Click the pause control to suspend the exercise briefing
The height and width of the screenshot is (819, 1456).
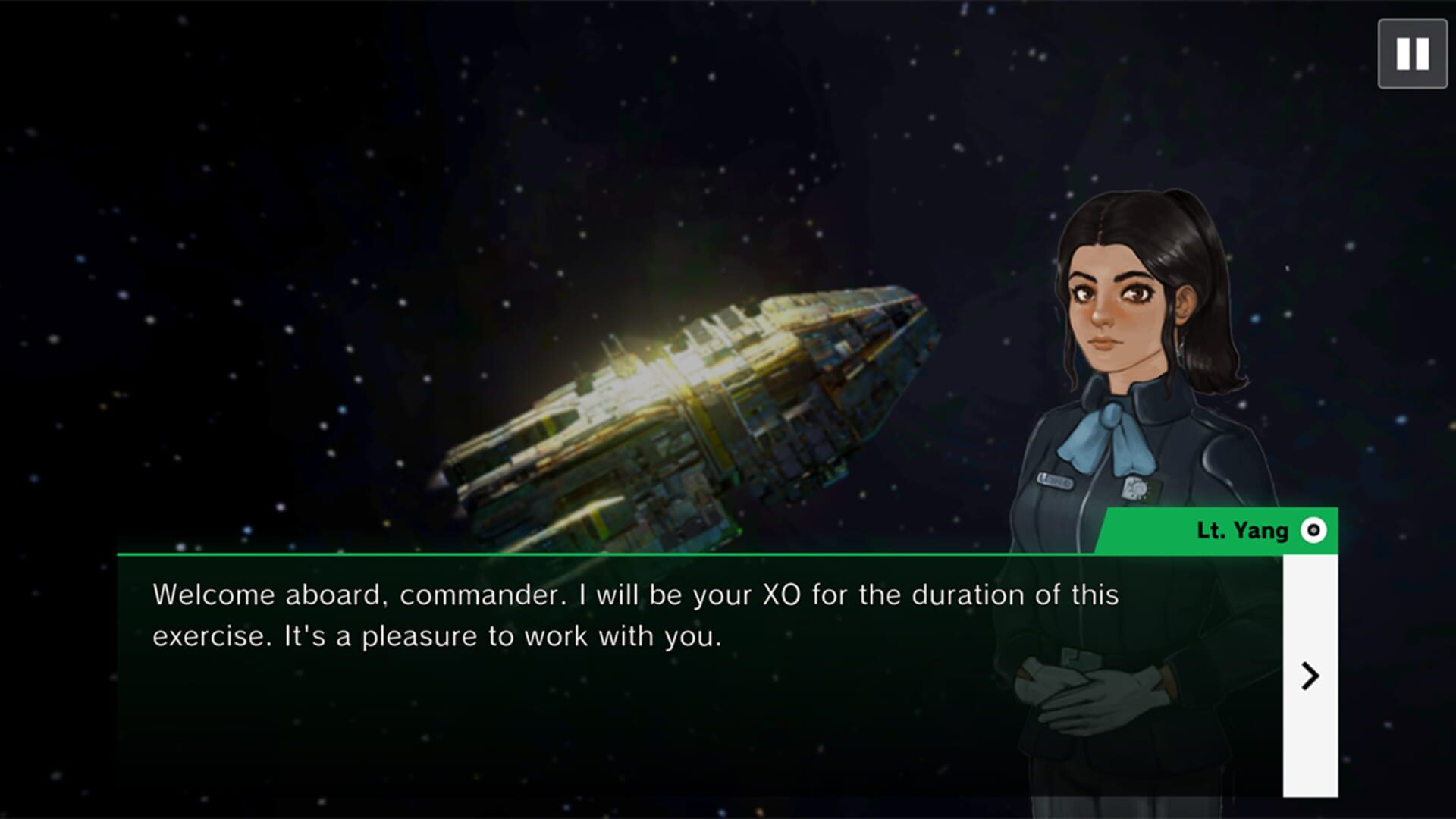1411,53
